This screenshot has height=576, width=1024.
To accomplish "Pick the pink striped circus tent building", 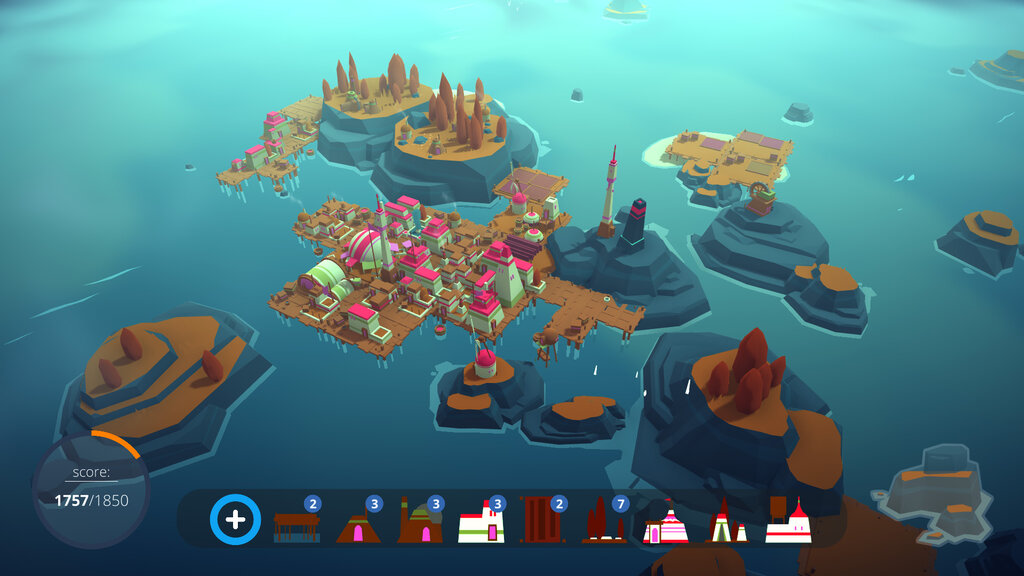I will [x=665, y=524].
